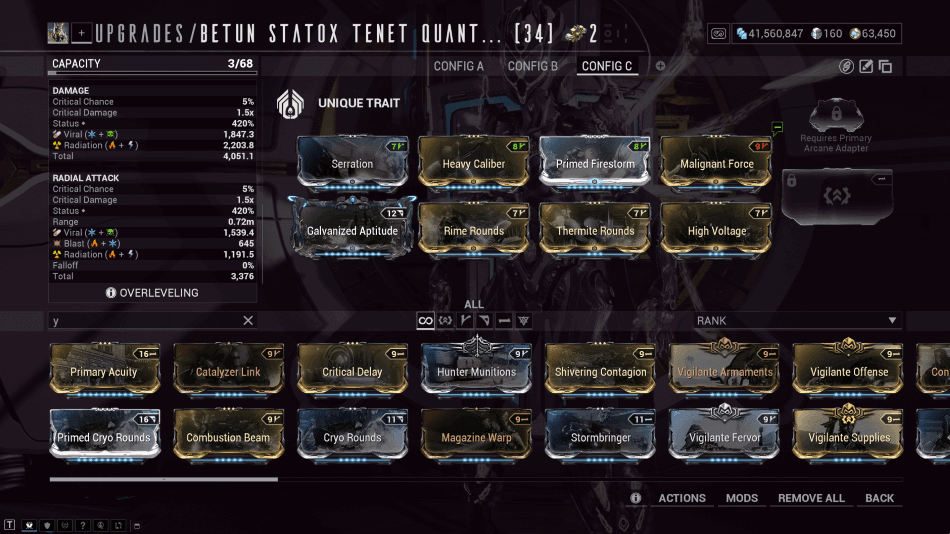Switch to the Config B tab

[x=533, y=66]
